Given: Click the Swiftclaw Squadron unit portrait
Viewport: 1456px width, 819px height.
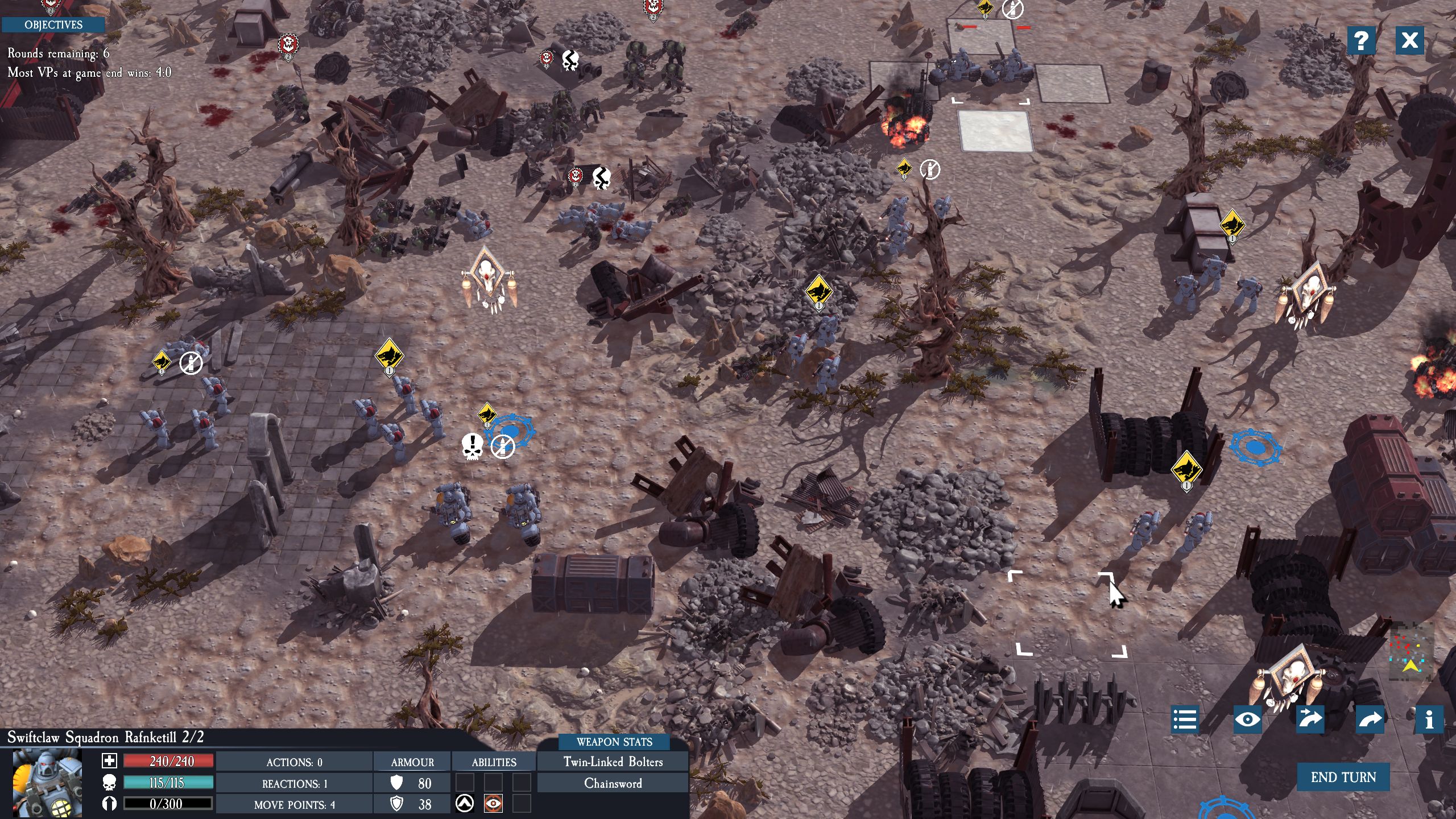Looking at the screenshot, I should pyautogui.click(x=47, y=783).
